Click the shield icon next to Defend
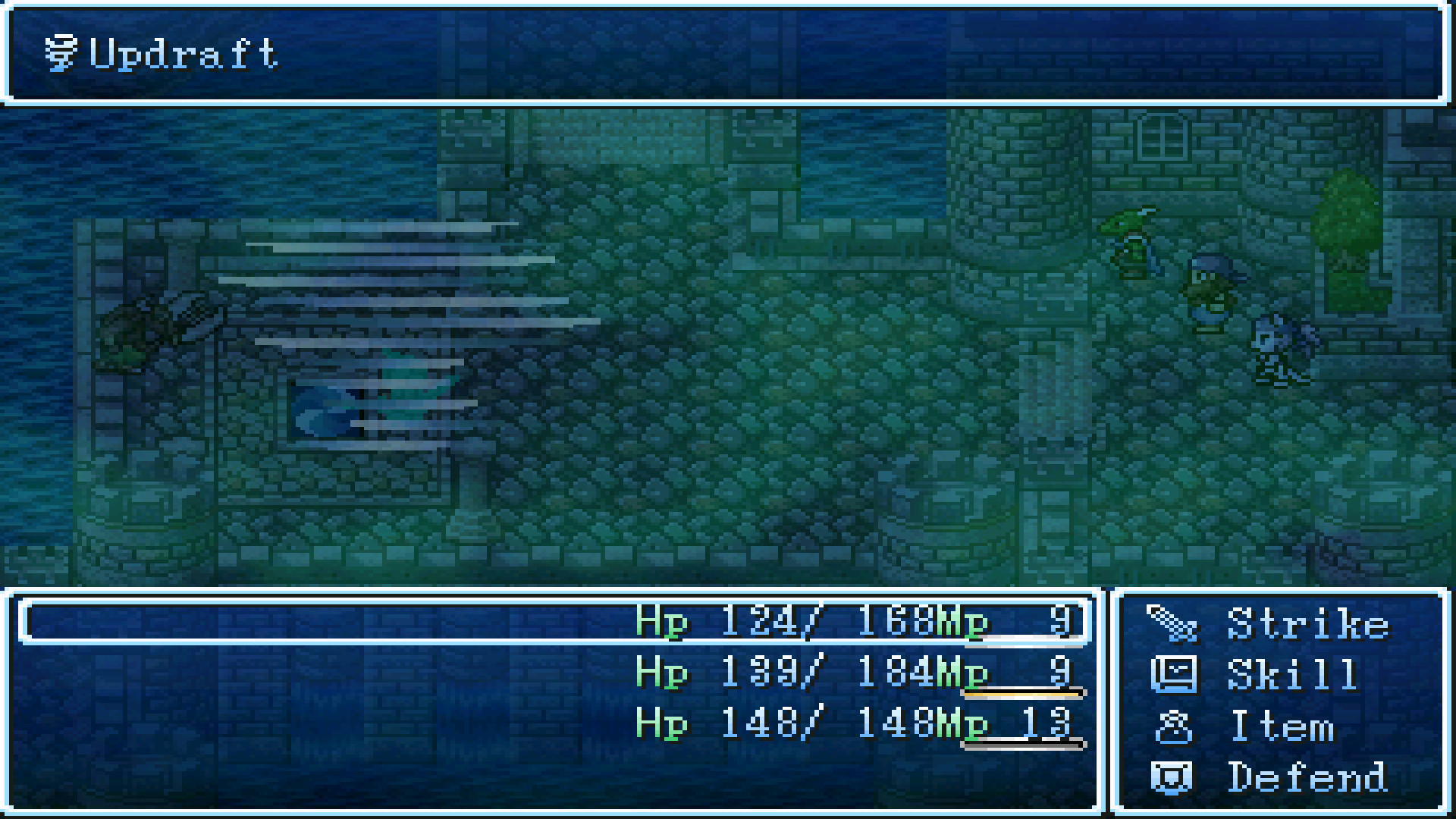 tap(1171, 777)
